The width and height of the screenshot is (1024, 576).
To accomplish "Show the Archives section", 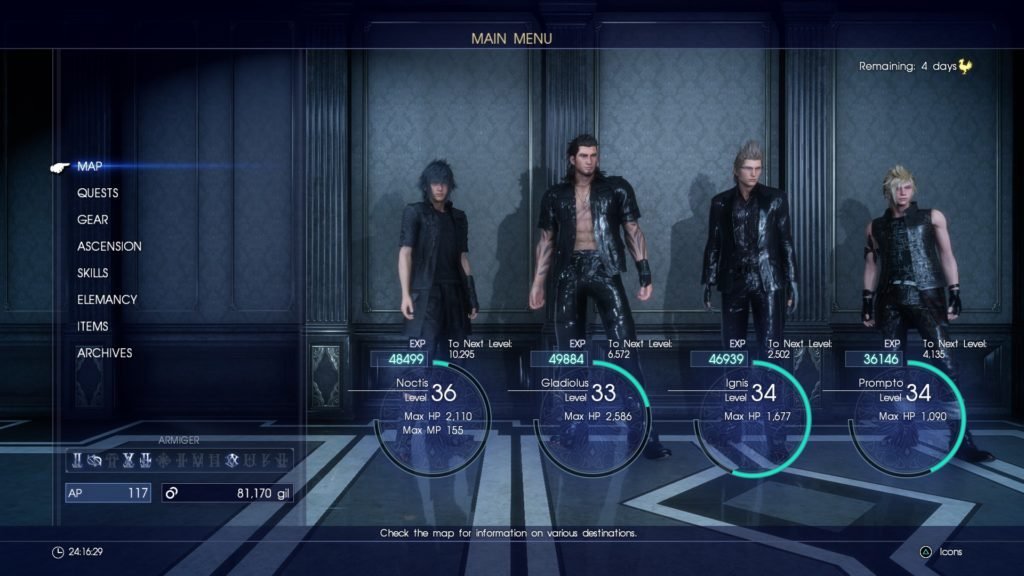I will click(x=104, y=353).
